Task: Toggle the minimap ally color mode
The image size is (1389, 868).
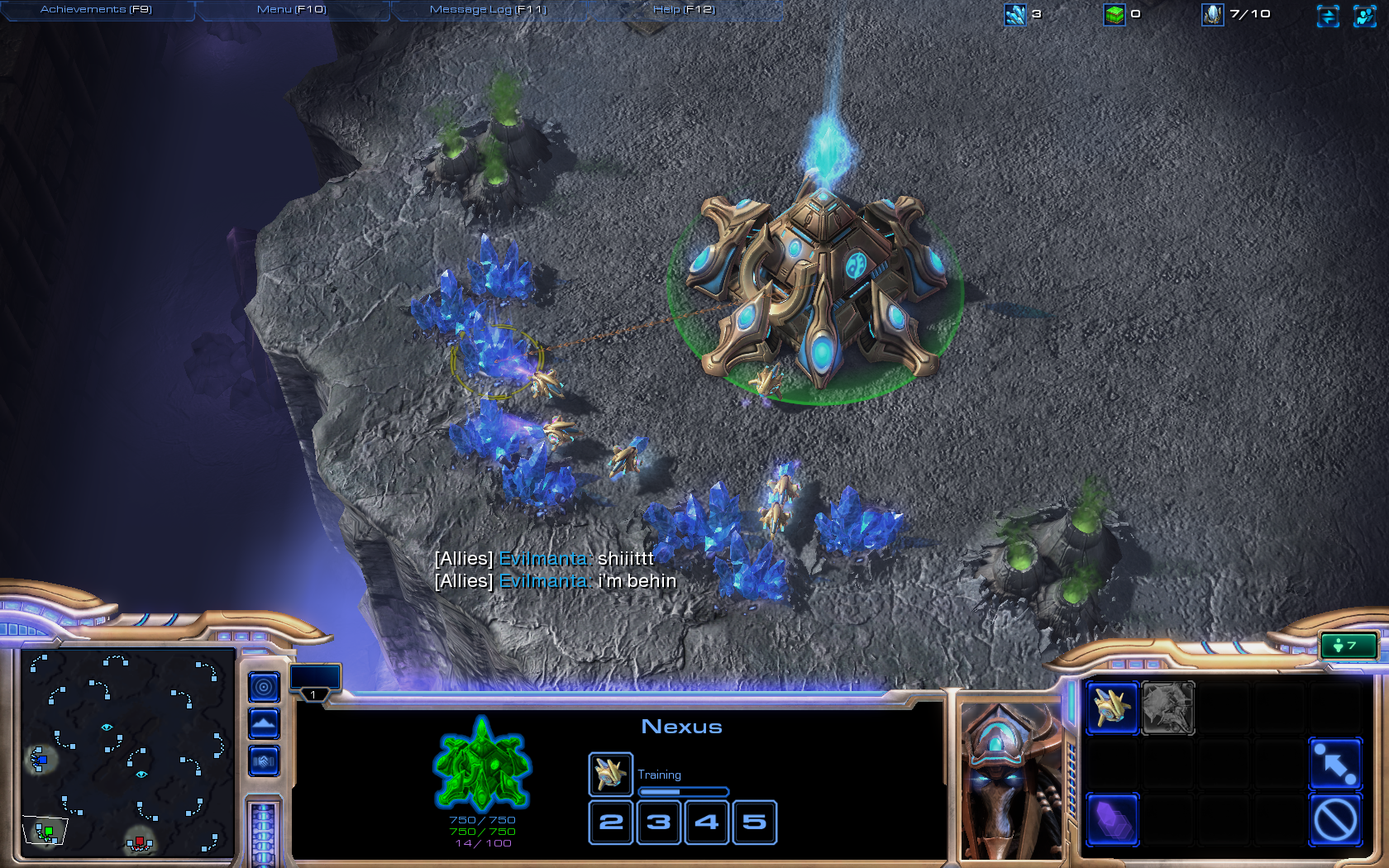Action: 264,761
